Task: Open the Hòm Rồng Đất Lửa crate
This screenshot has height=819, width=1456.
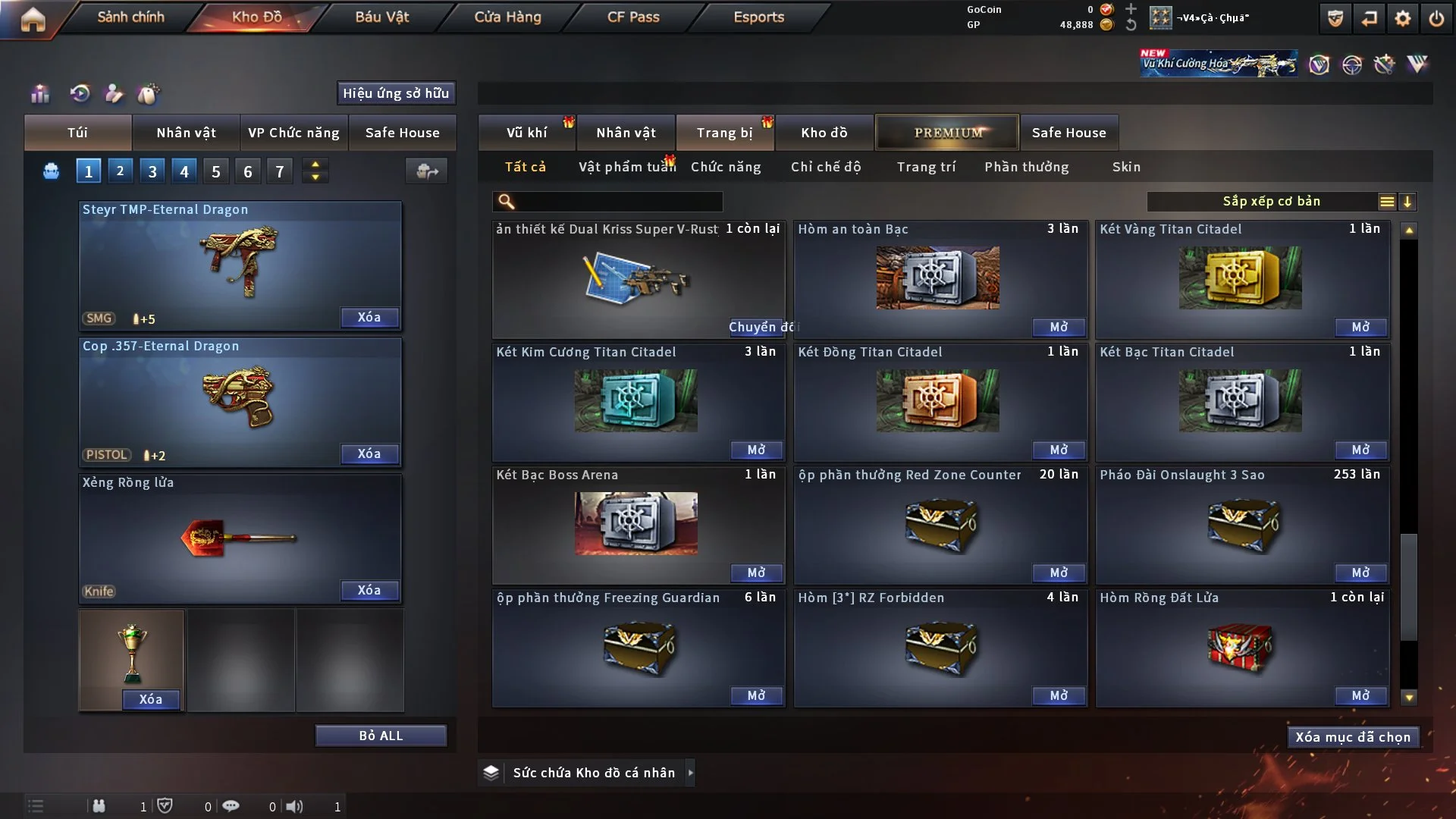Action: tap(1360, 695)
